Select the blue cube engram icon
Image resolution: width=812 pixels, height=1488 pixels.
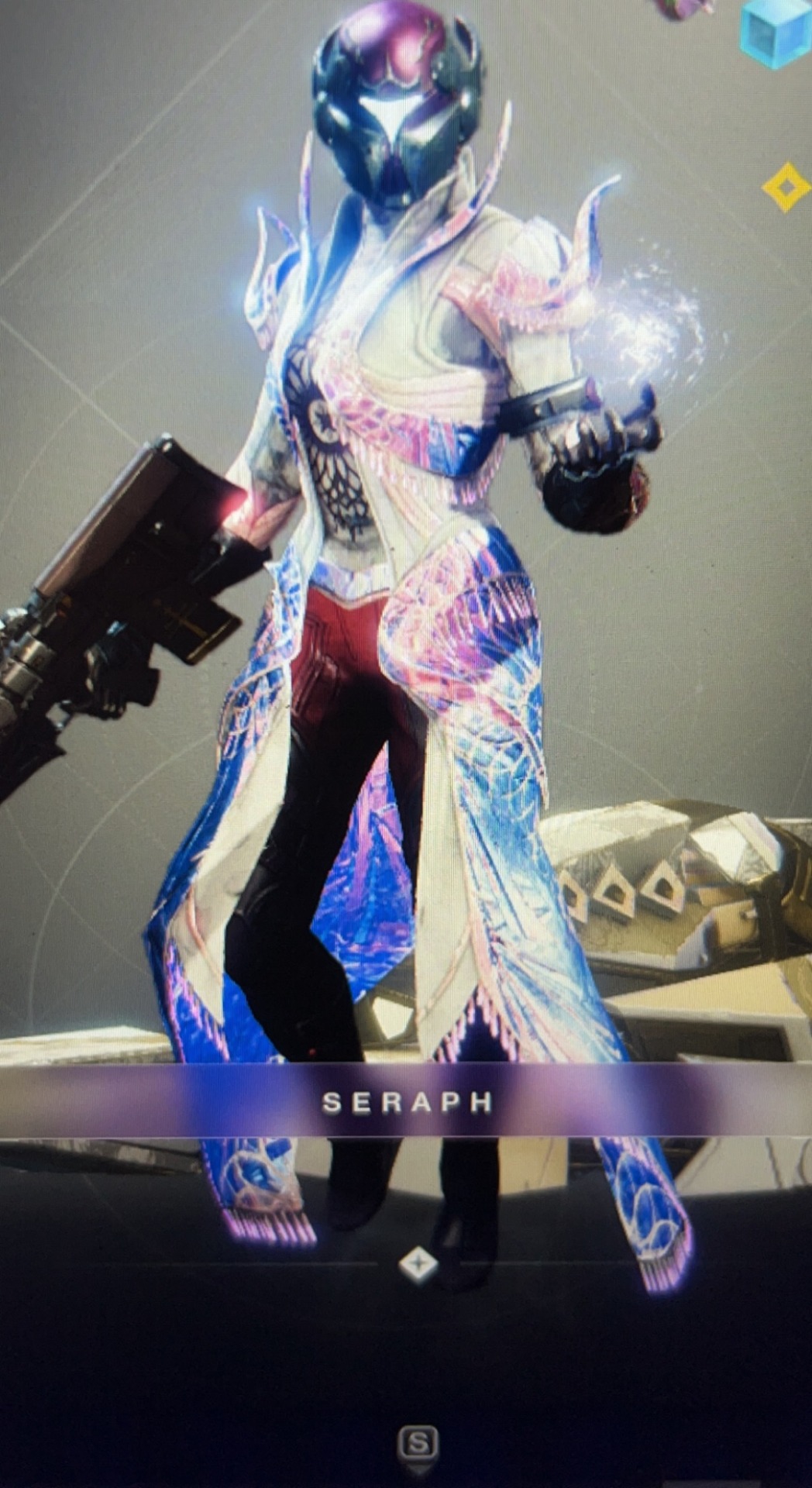click(776, 31)
